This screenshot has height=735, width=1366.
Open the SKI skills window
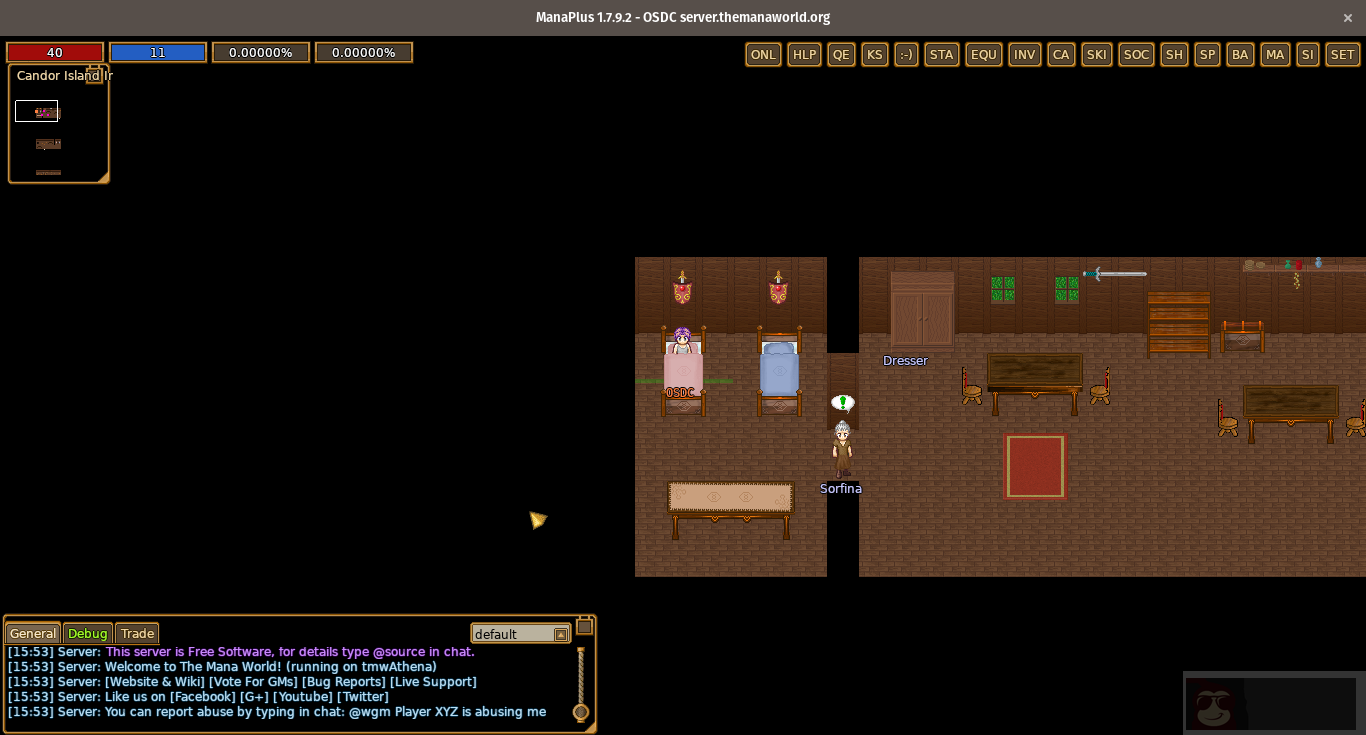click(x=1097, y=55)
